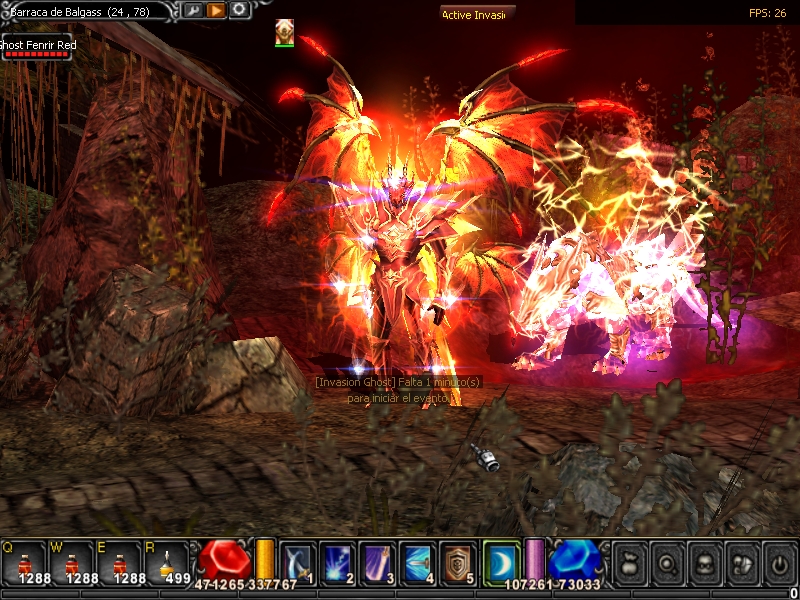The image size is (800, 600).
Task: Open the character face button
Action: pyautogui.click(x=703, y=562)
